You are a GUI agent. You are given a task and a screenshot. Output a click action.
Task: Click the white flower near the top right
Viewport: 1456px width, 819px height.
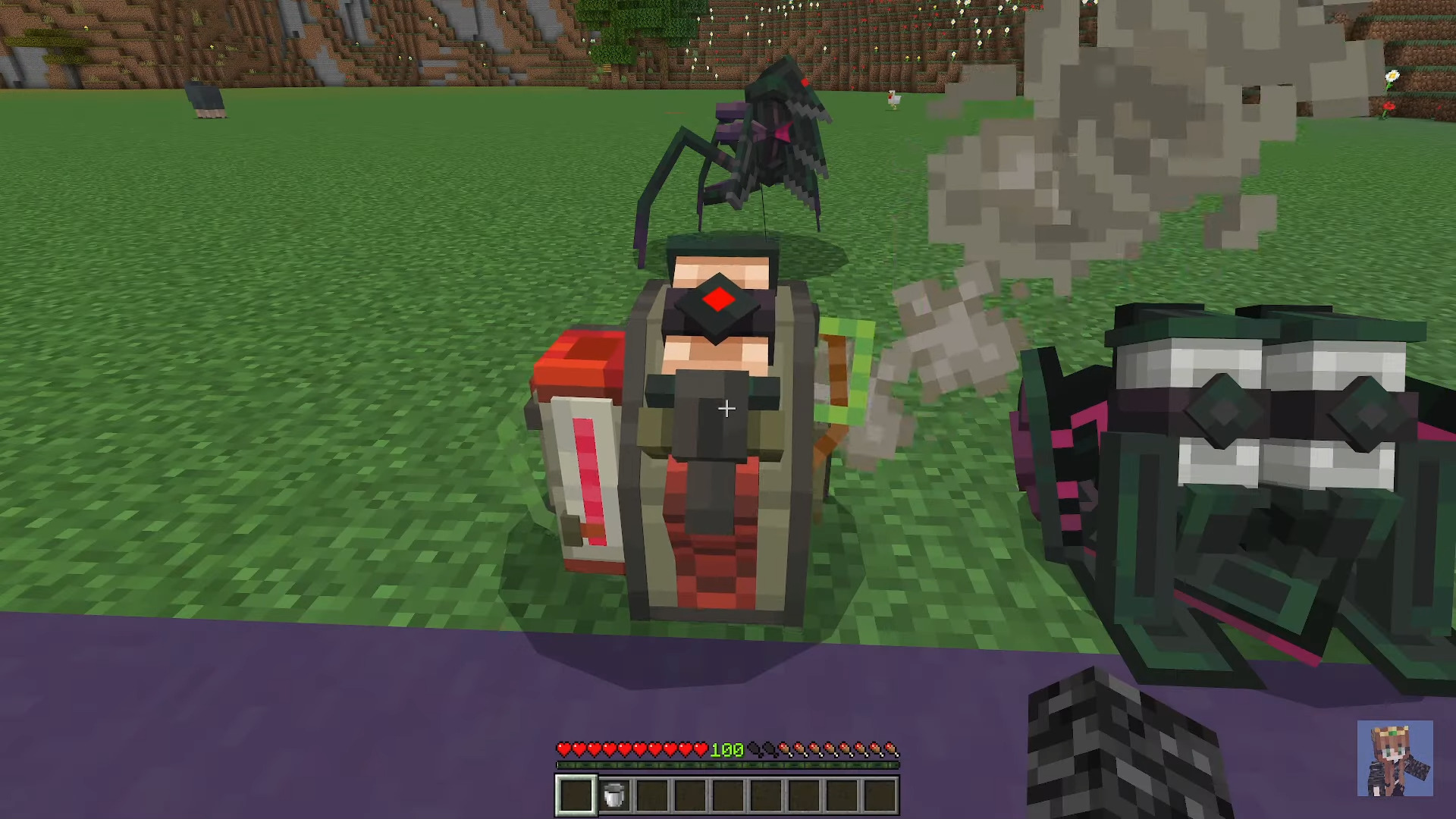1394,76
